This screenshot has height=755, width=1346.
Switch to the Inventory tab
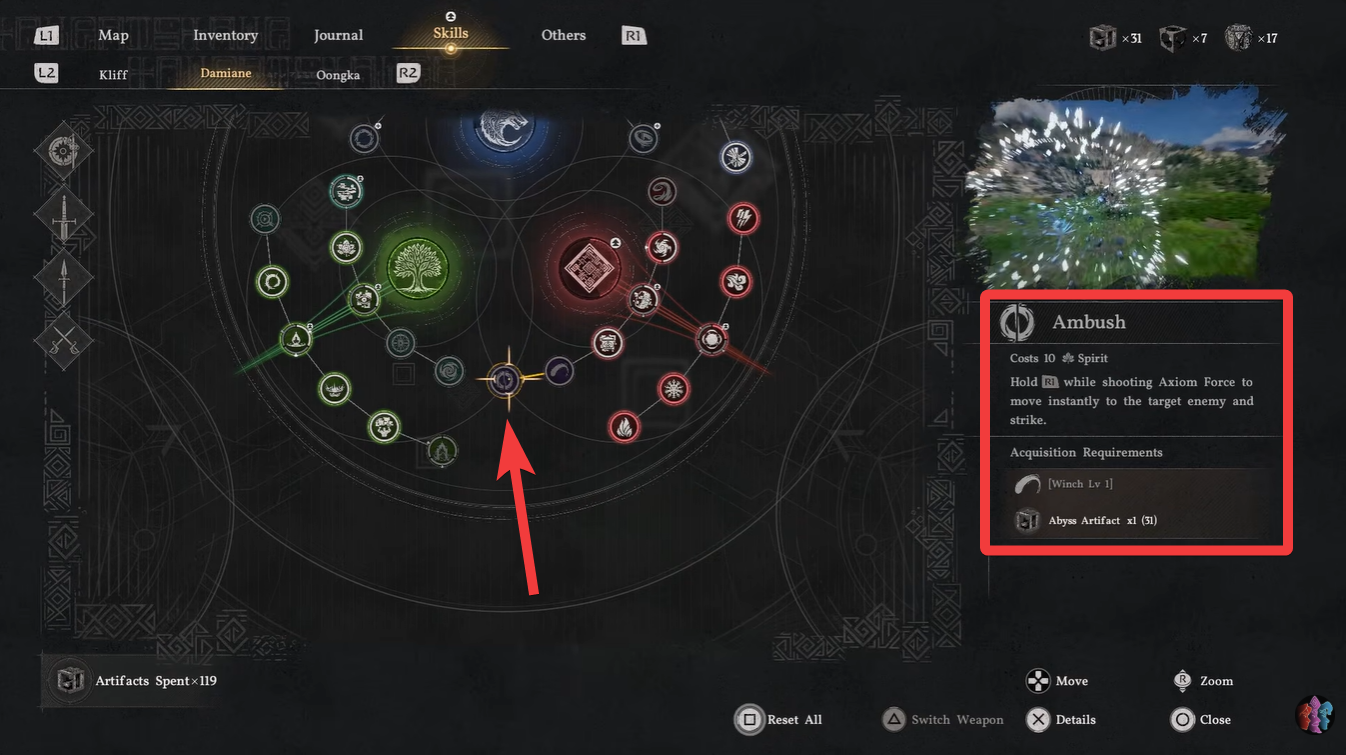click(x=225, y=34)
